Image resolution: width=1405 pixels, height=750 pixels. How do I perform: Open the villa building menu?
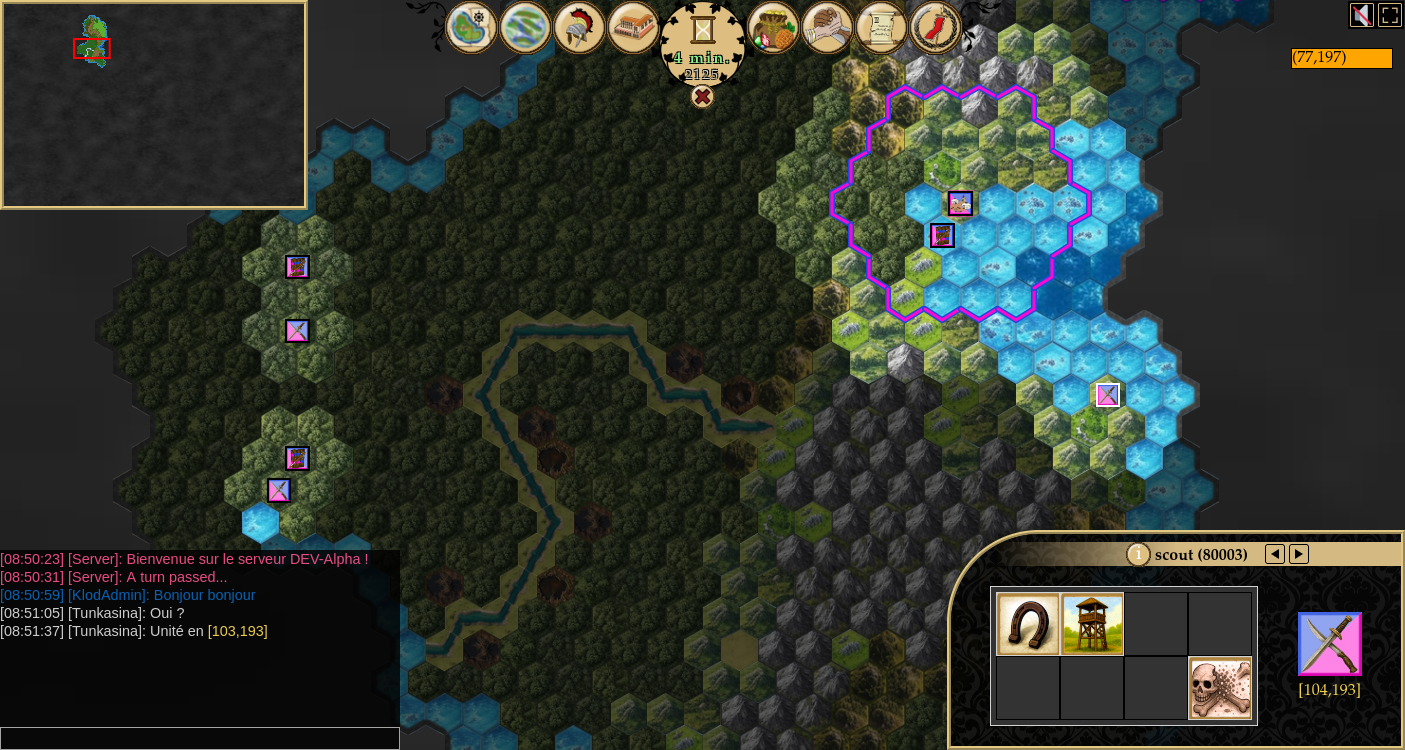point(633,28)
